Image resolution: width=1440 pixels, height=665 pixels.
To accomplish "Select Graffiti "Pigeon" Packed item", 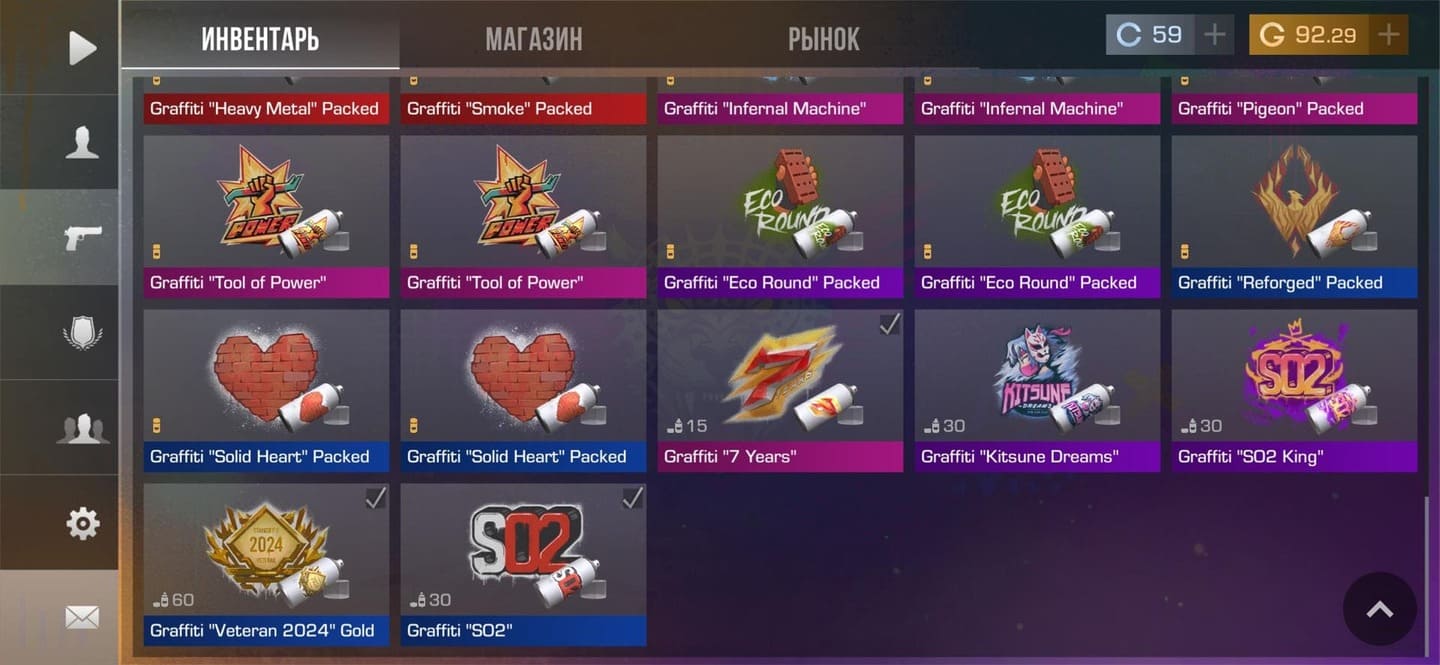I will pyautogui.click(x=1294, y=100).
